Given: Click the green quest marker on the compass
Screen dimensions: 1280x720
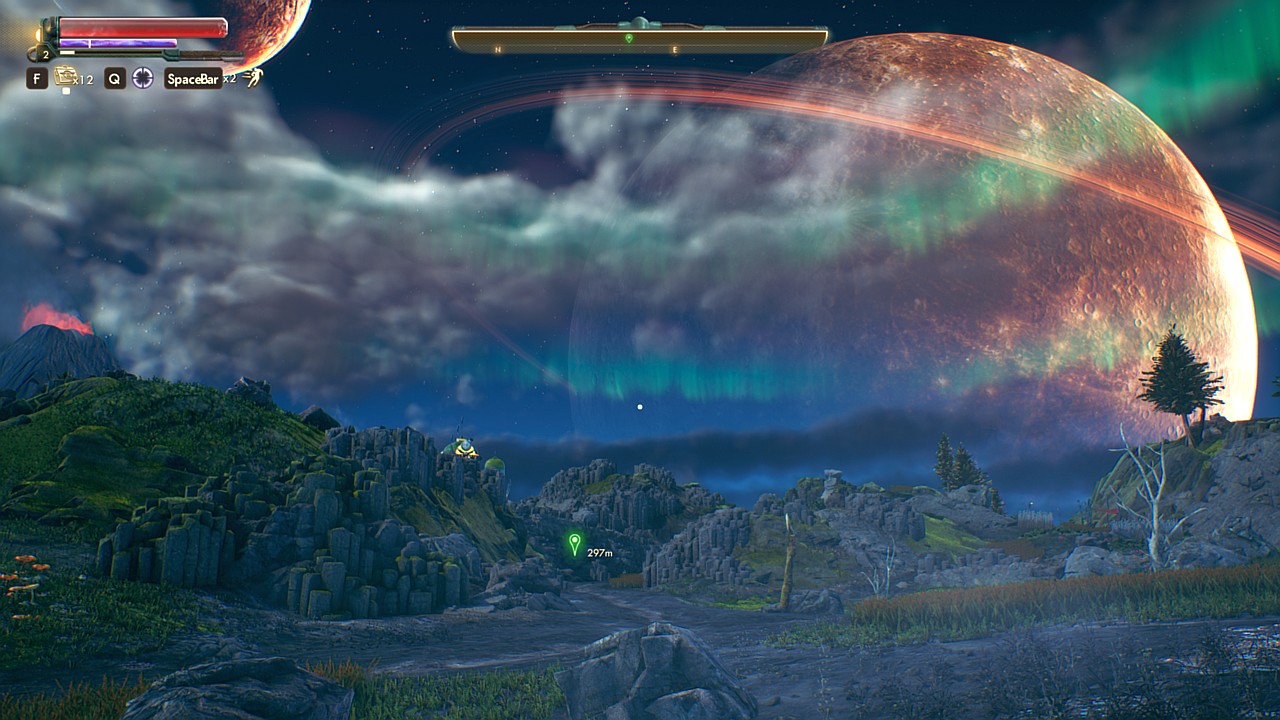Looking at the screenshot, I should point(629,38).
